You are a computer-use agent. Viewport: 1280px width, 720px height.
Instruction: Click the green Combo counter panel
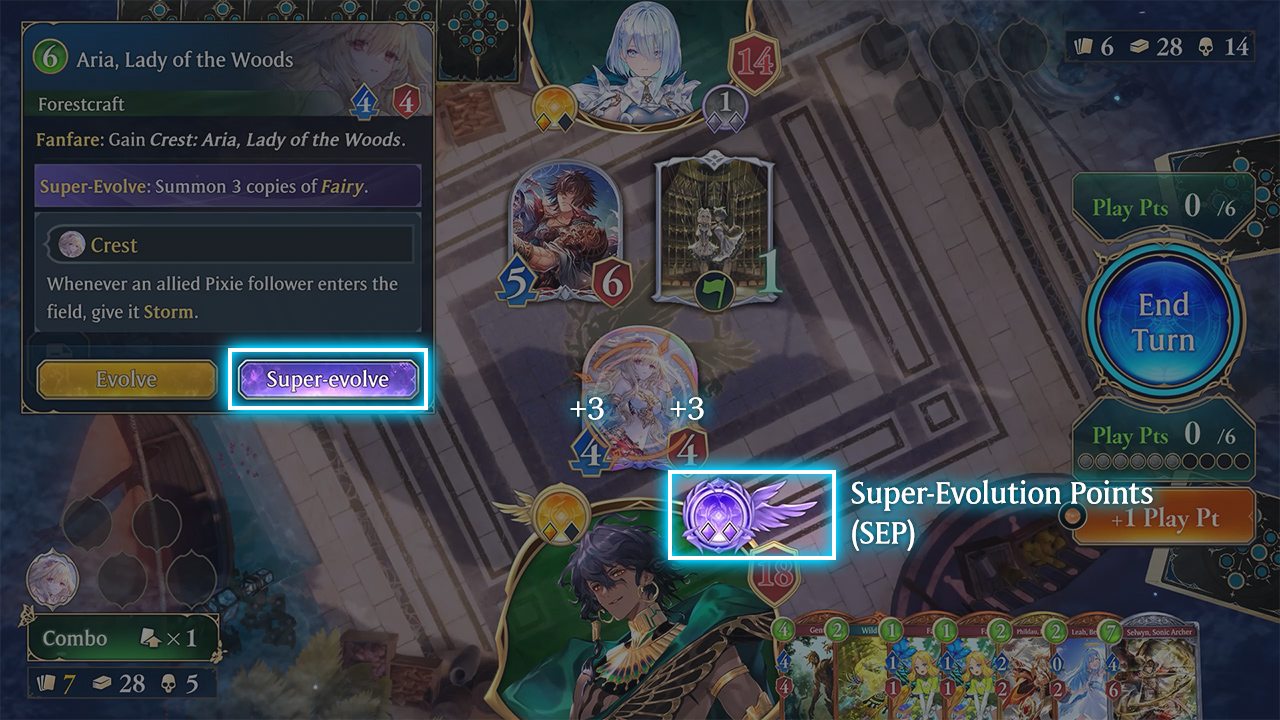pyautogui.click(x=122, y=638)
